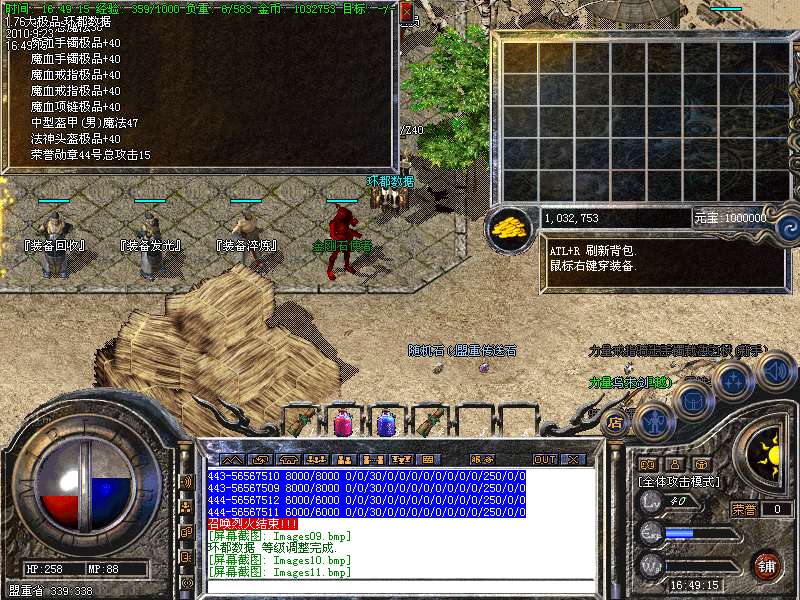Click the gold coins pile icon
Screen dimensions: 800x600
510,226
